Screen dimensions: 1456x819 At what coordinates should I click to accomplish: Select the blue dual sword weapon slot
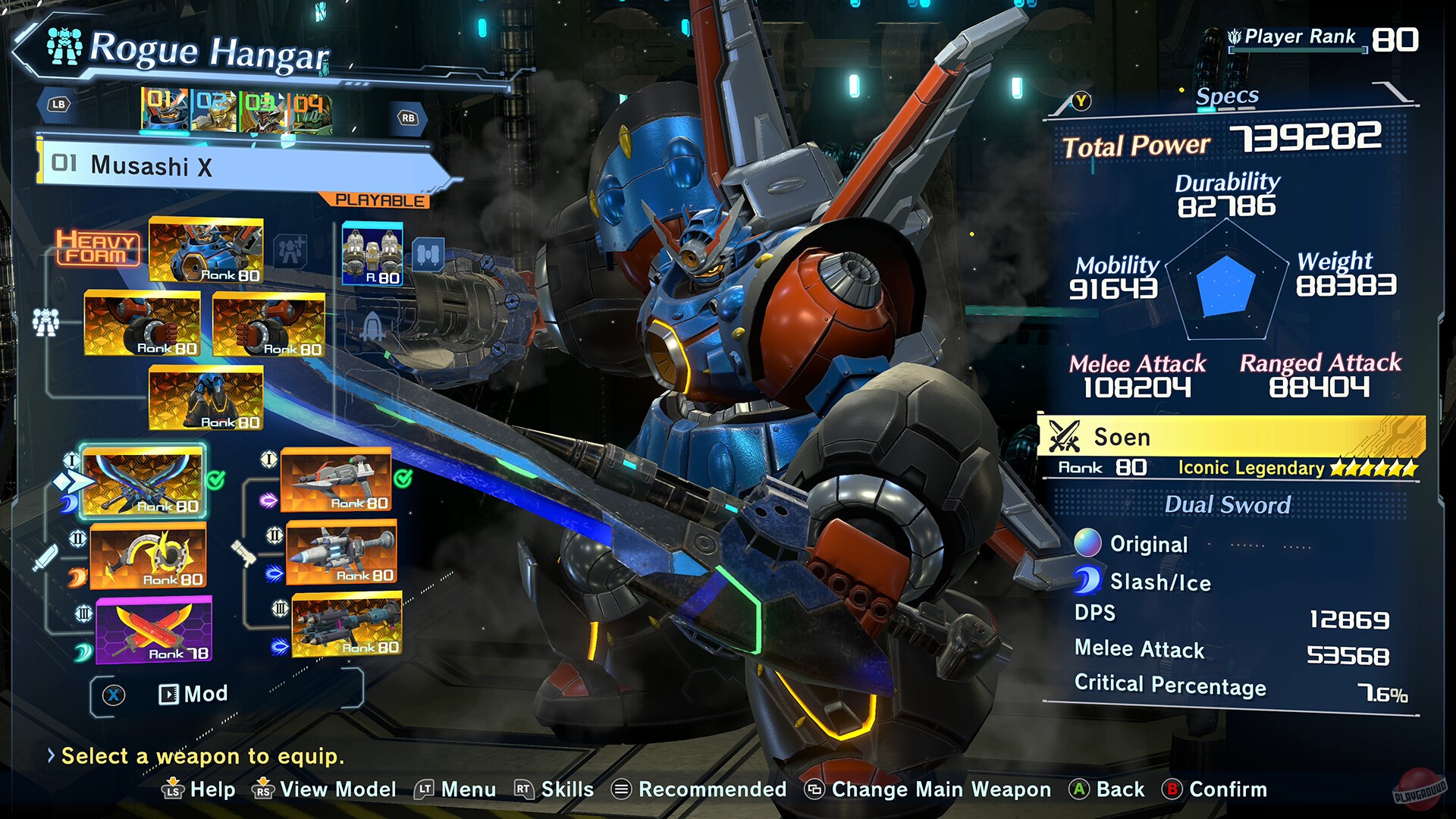coord(143,481)
